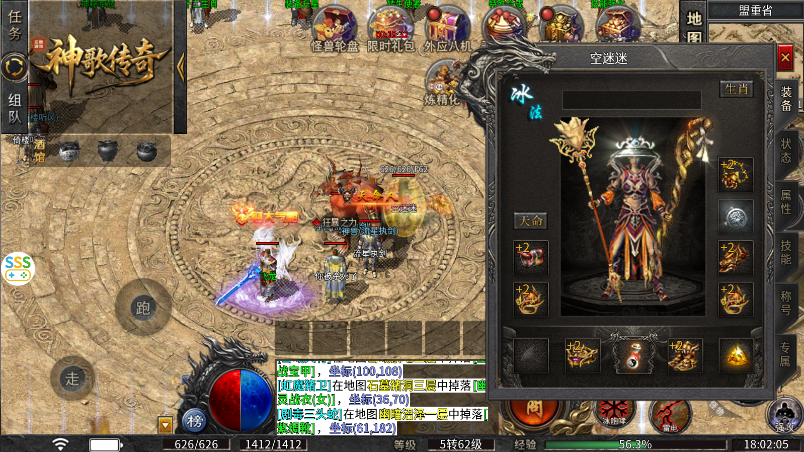Toggle the 跑 run mode button
The width and height of the screenshot is (804, 452).
pyautogui.click(x=143, y=306)
